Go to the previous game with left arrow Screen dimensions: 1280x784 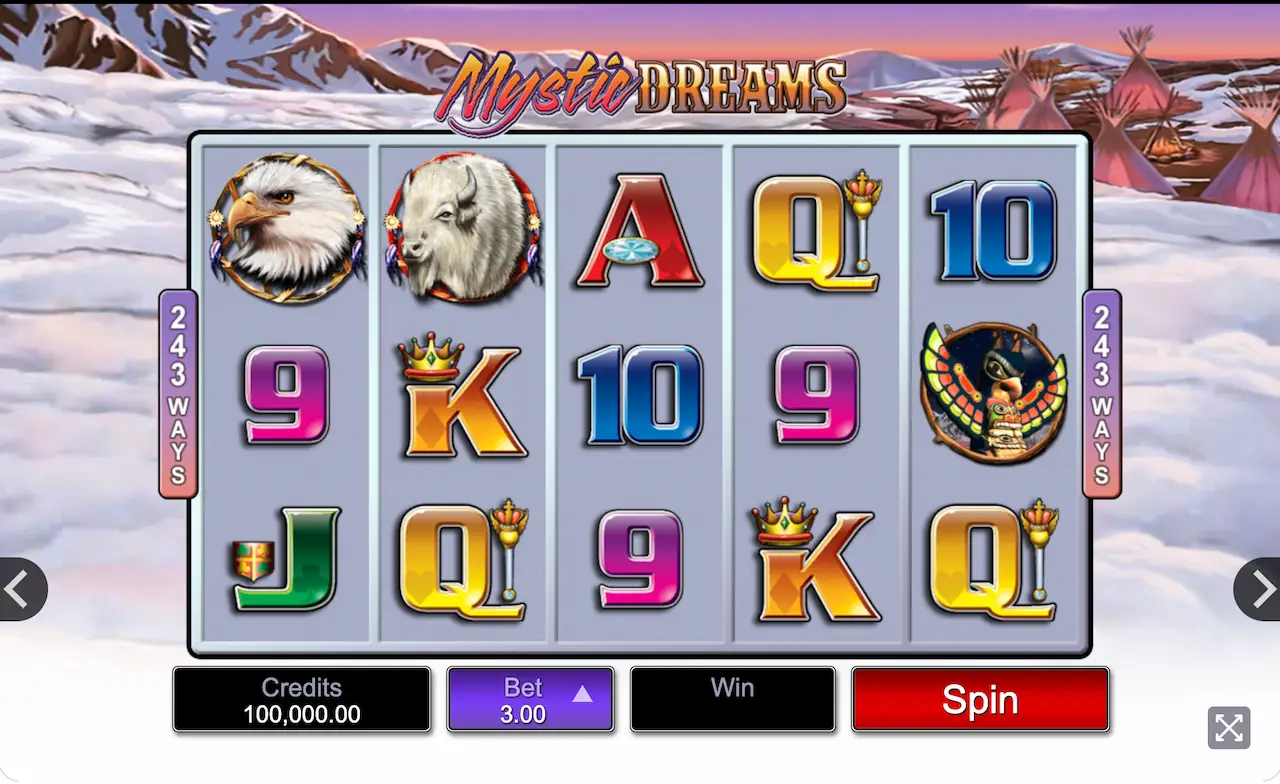(x=18, y=589)
